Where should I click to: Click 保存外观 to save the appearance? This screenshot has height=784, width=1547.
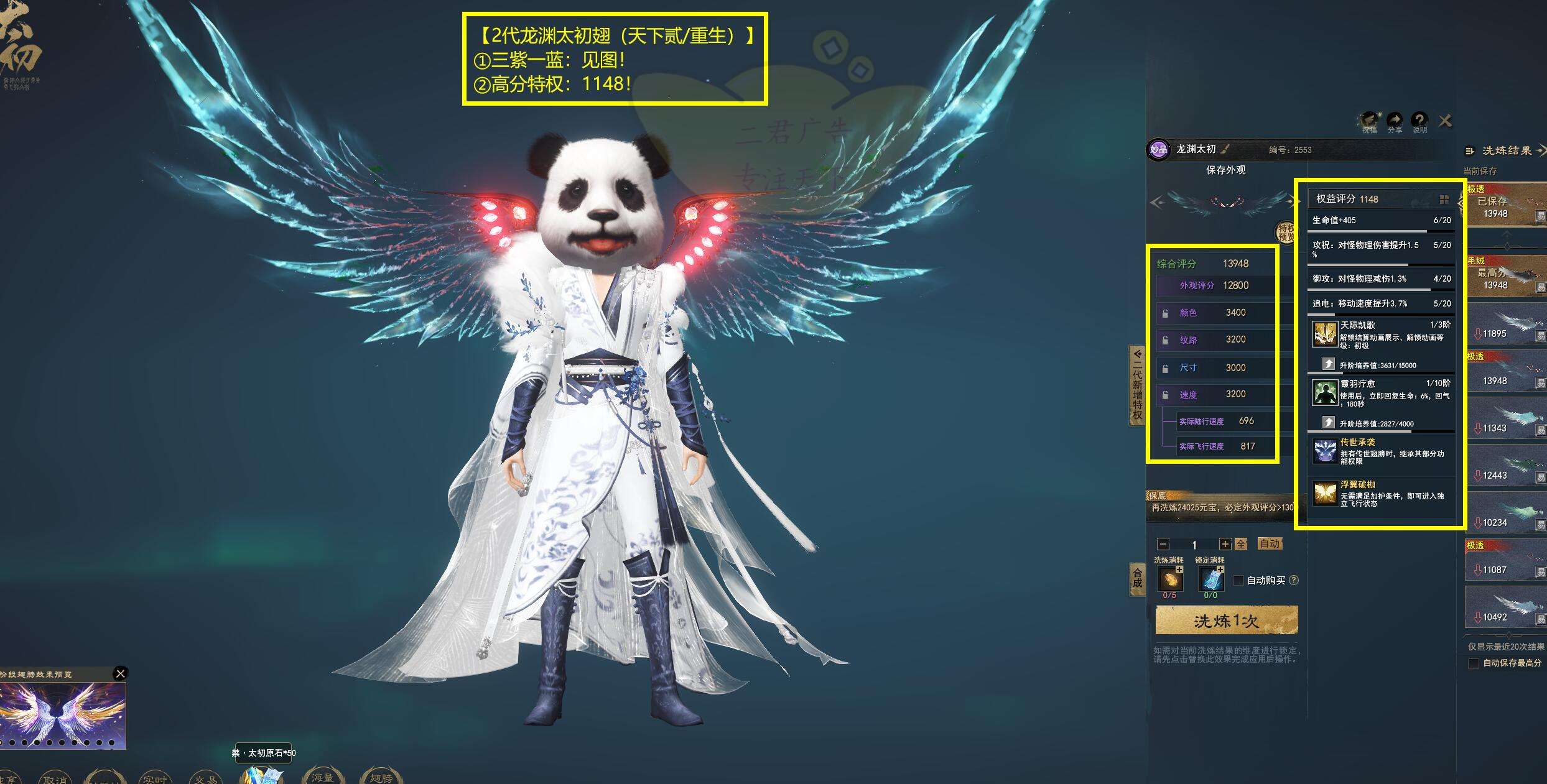click(x=1225, y=170)
